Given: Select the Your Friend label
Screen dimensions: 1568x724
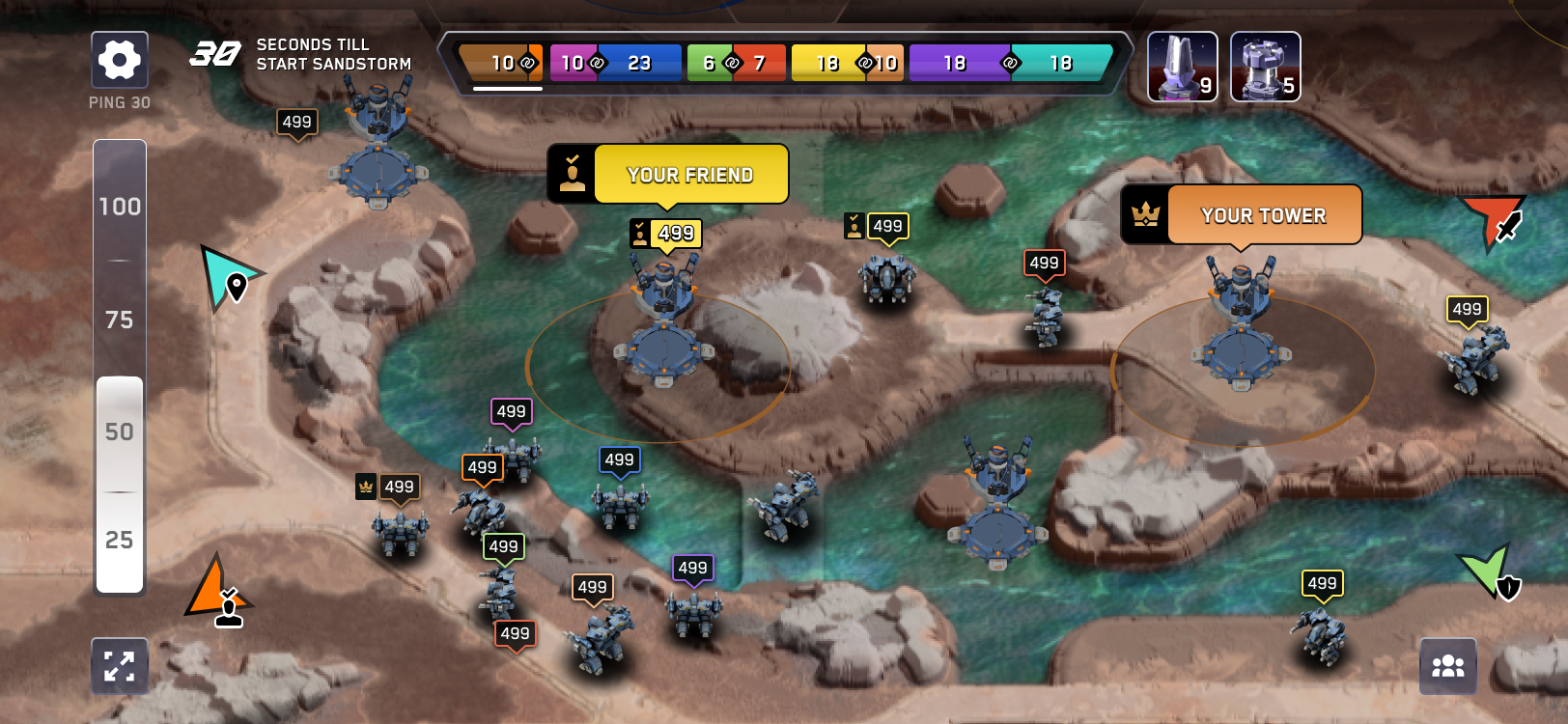Looking at the screenshot, I should (690, 175).
